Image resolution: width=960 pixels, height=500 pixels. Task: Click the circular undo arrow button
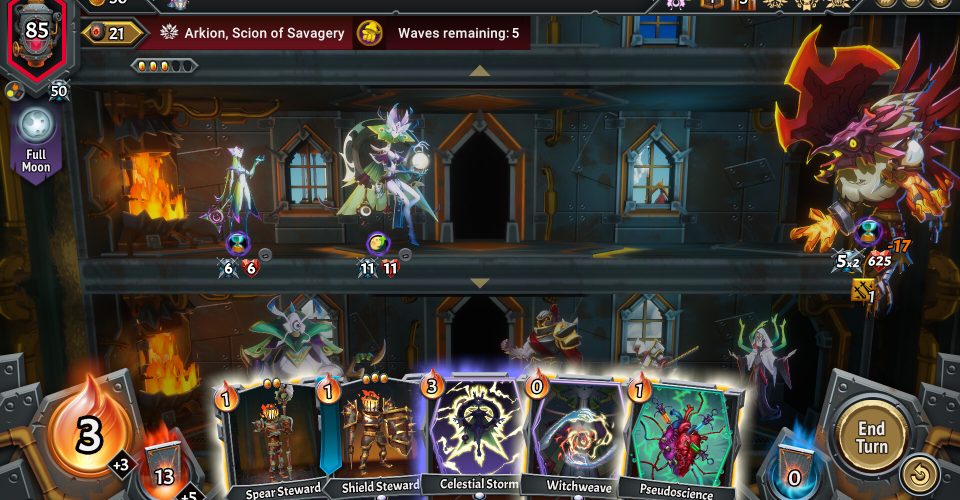click(918, 475)
